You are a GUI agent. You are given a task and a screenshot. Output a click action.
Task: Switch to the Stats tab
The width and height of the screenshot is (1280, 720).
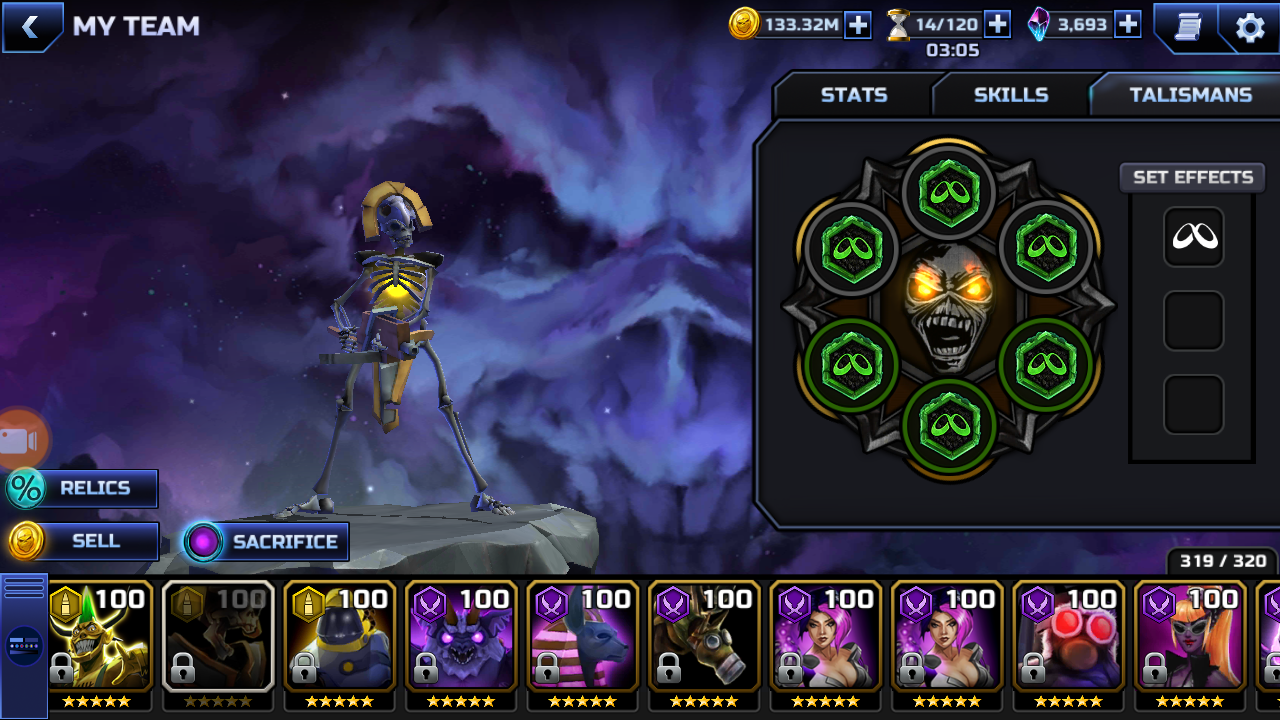(x=853, y=95)
